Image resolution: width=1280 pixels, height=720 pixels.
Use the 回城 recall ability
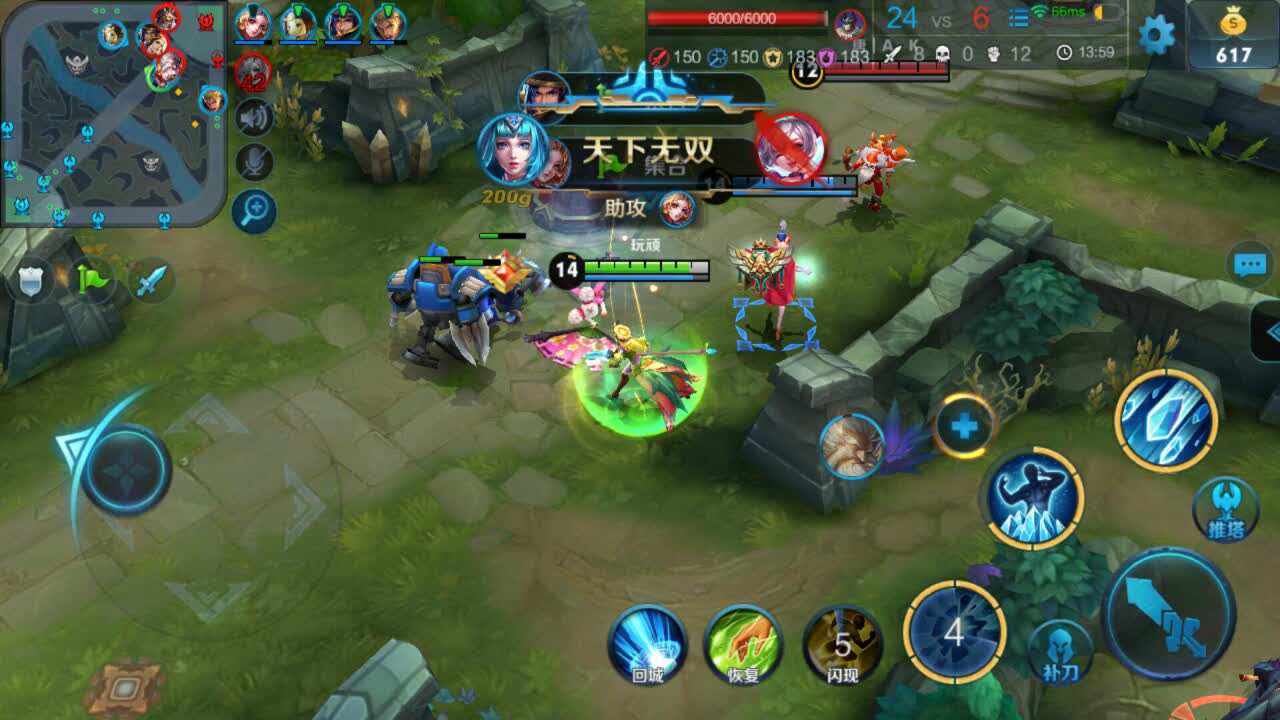(x=647, y=643)
